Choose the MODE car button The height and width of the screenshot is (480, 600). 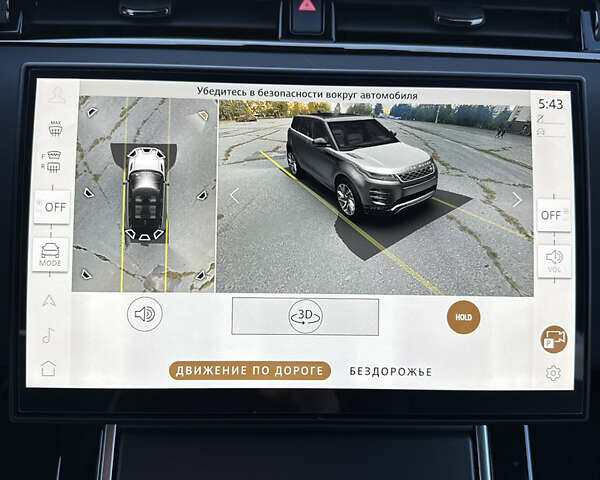click(x=50, y=253)
